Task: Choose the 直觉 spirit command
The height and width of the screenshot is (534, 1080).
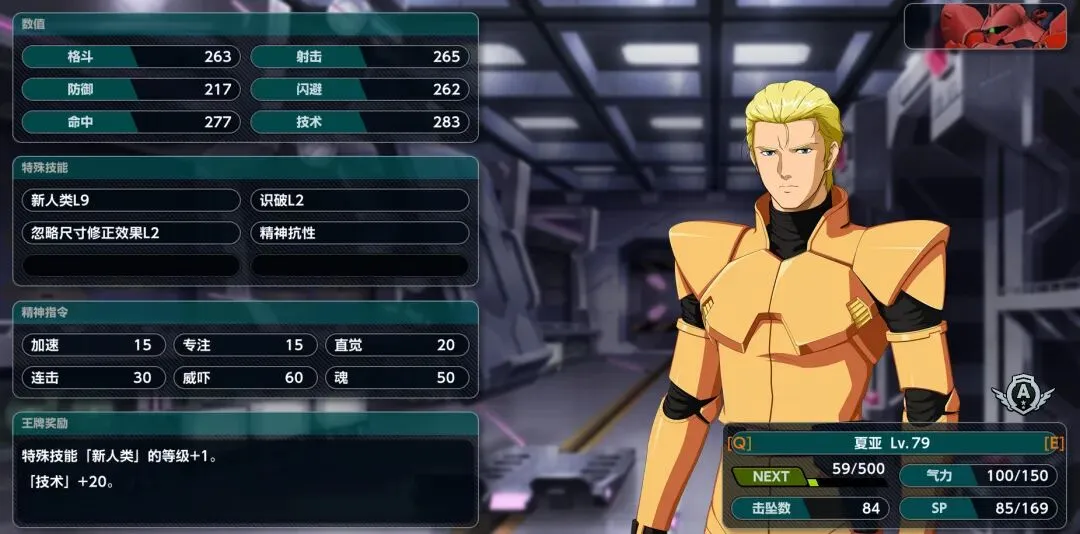Action: [396, 345]
